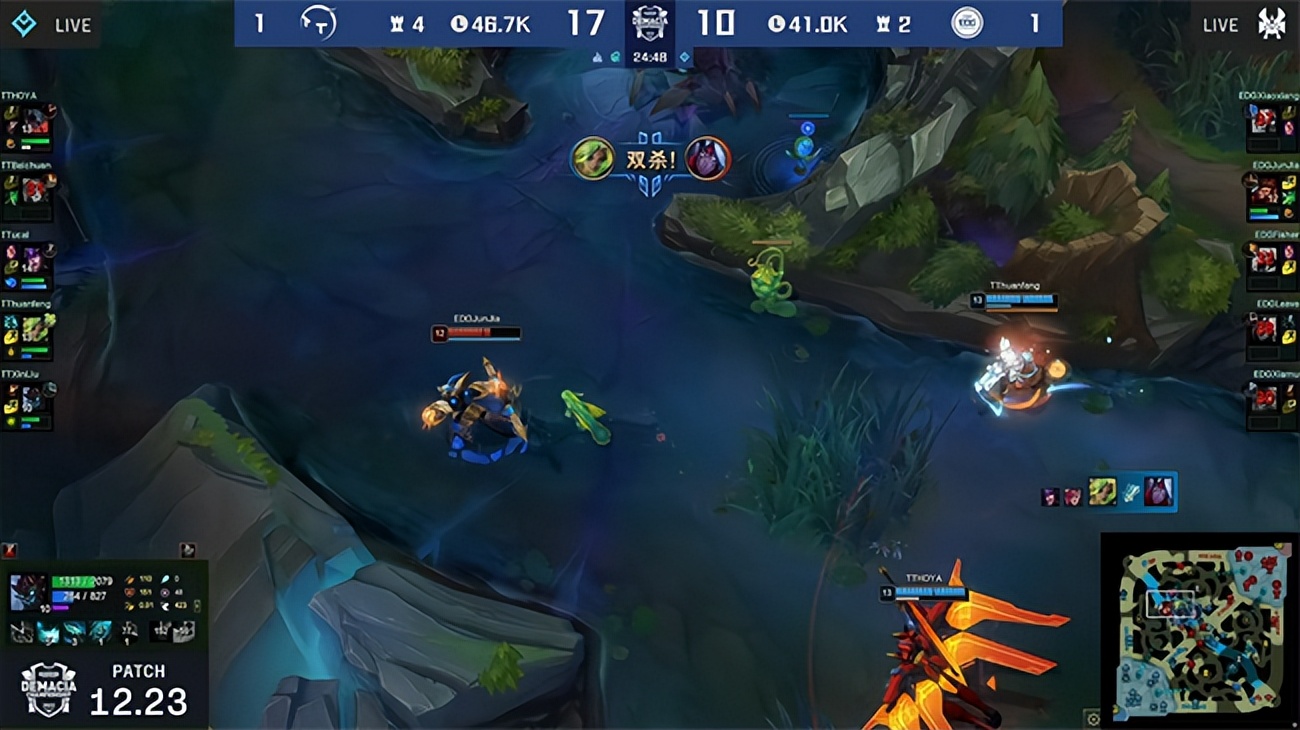Click the red icon above the stats panel
Screen dimensions: 1300x730
point(10,550)
